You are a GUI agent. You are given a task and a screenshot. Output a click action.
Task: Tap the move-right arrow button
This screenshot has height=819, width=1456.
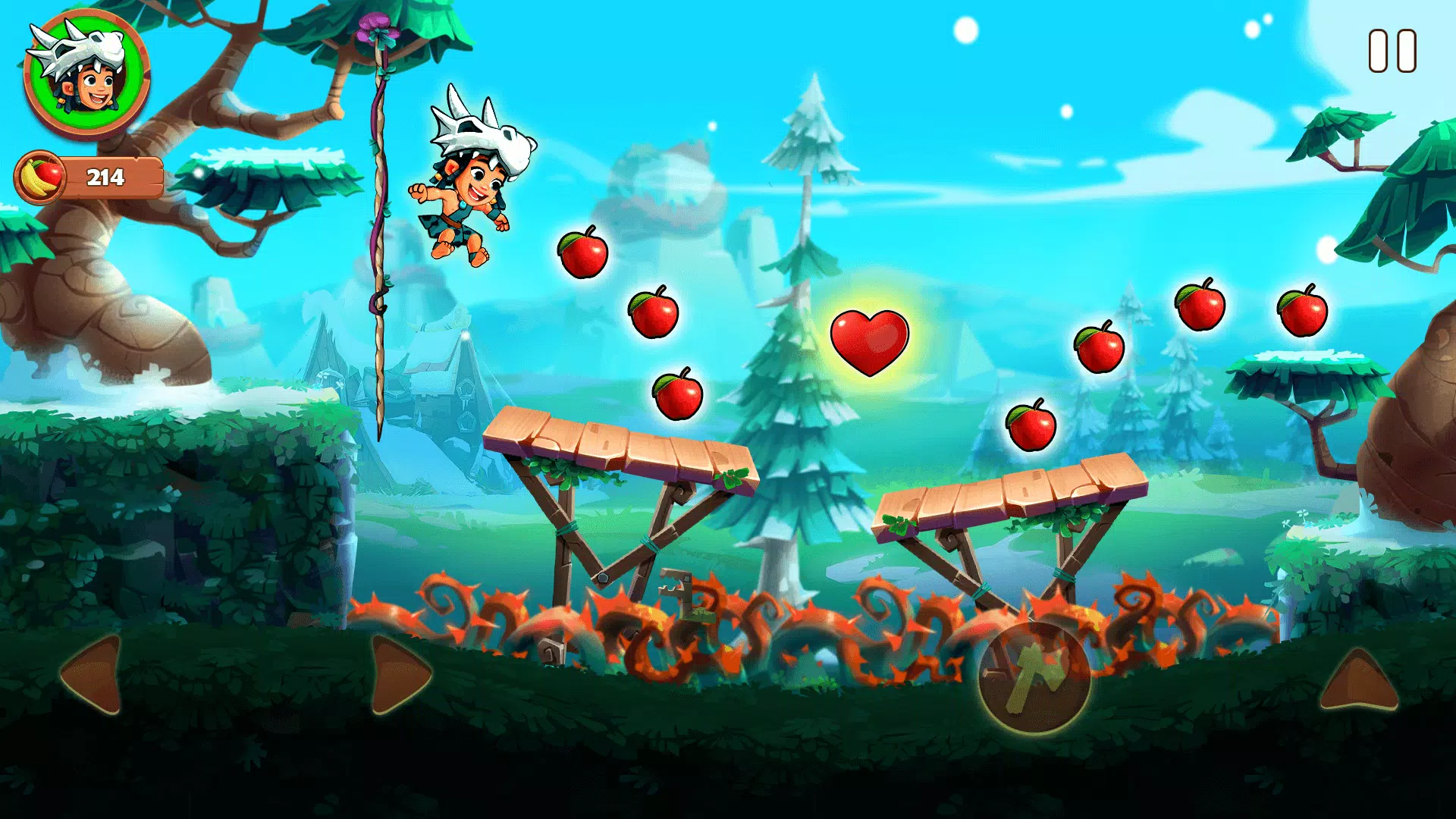coord(398,674)
